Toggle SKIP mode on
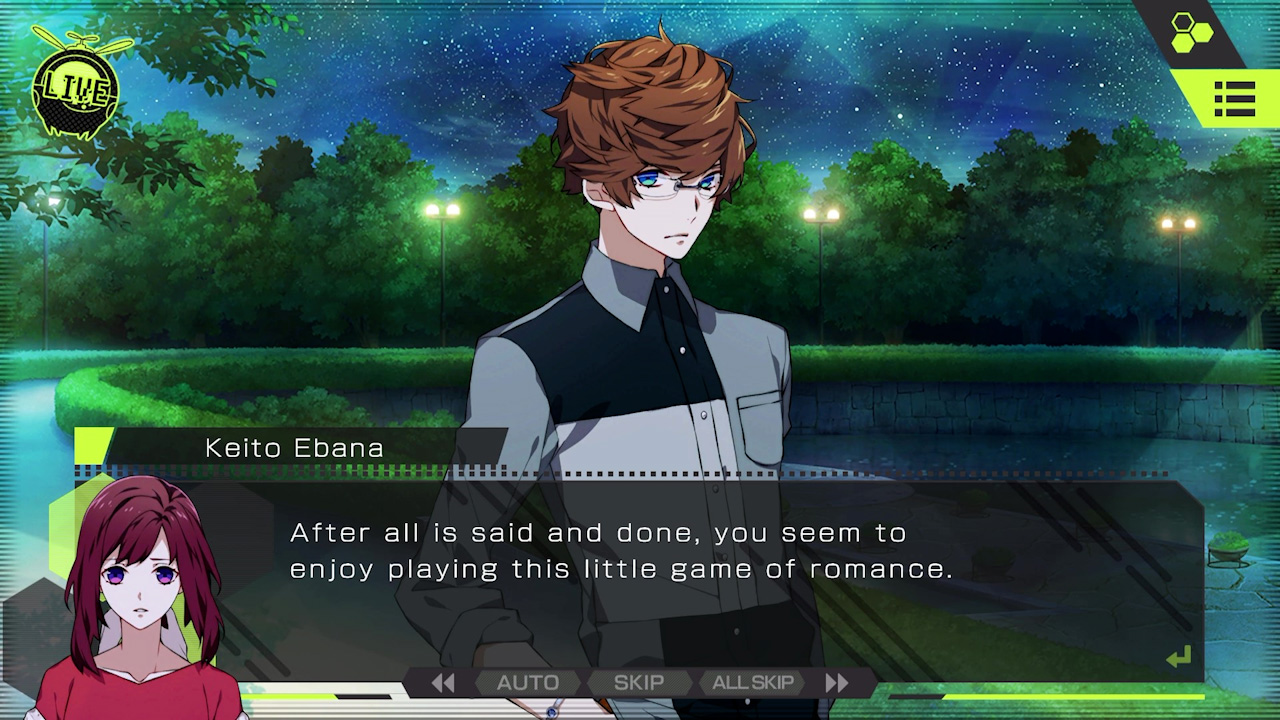Viewport: 1280px width, 720px height. [x=638, y=682]
